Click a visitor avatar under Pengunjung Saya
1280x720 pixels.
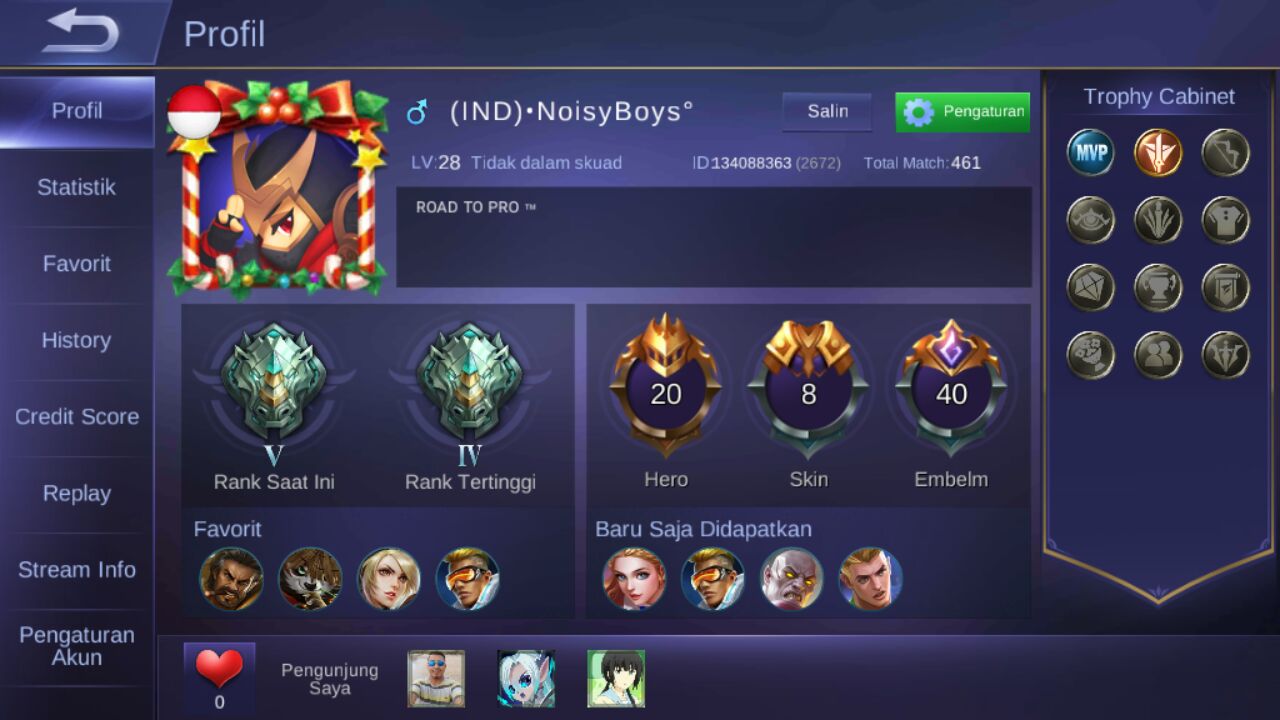(x=435, y=678)
